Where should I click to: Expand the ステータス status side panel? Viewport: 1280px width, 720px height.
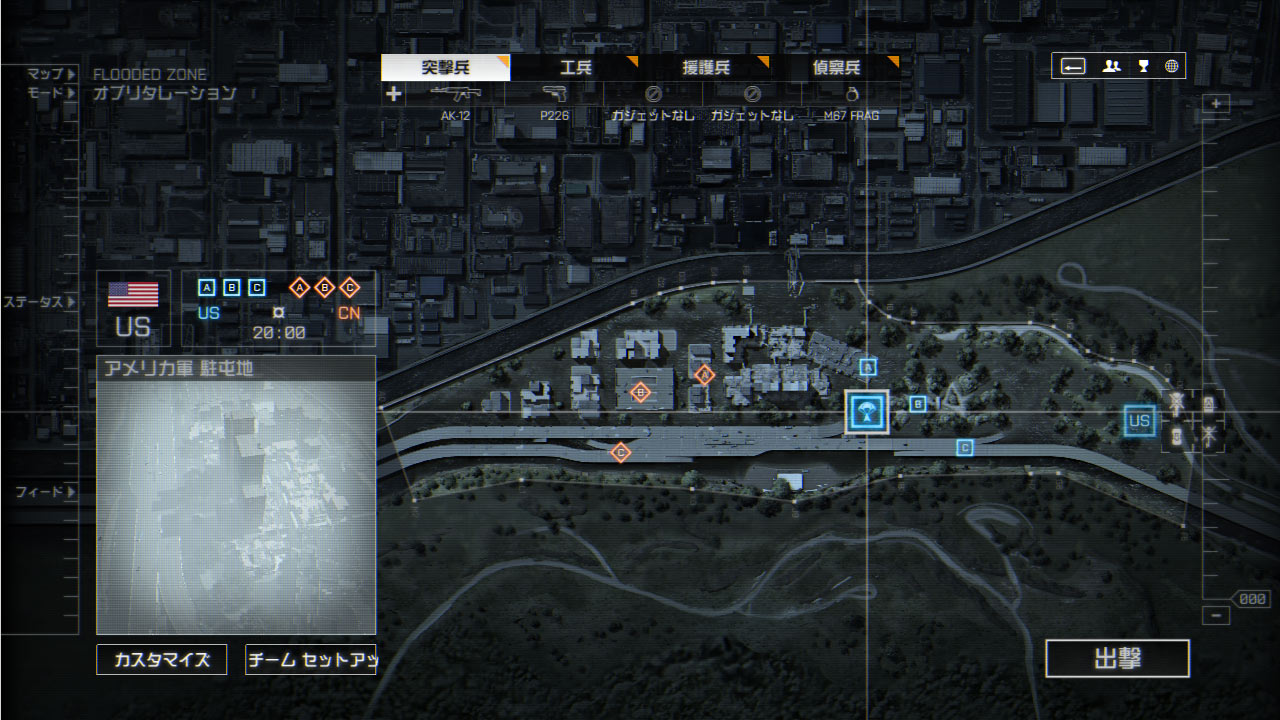click(38, 302)
